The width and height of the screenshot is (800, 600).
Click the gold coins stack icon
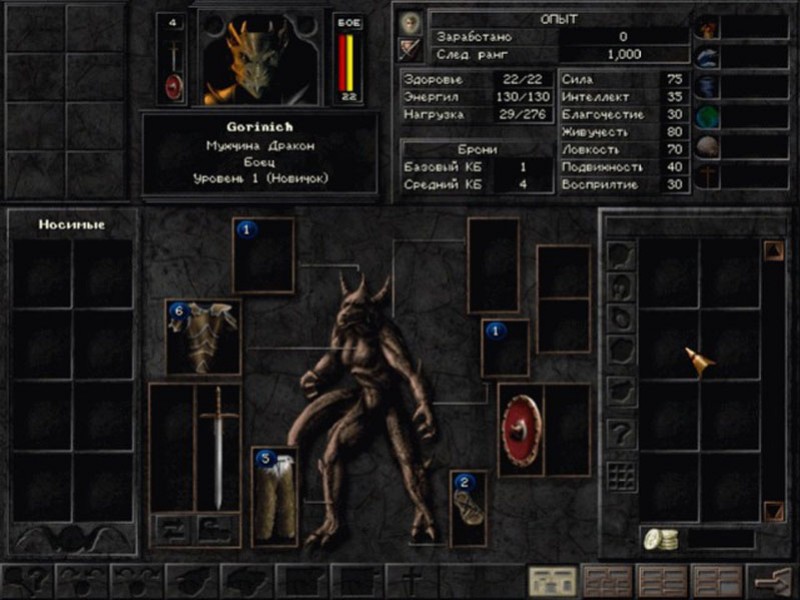pos(660,539)
